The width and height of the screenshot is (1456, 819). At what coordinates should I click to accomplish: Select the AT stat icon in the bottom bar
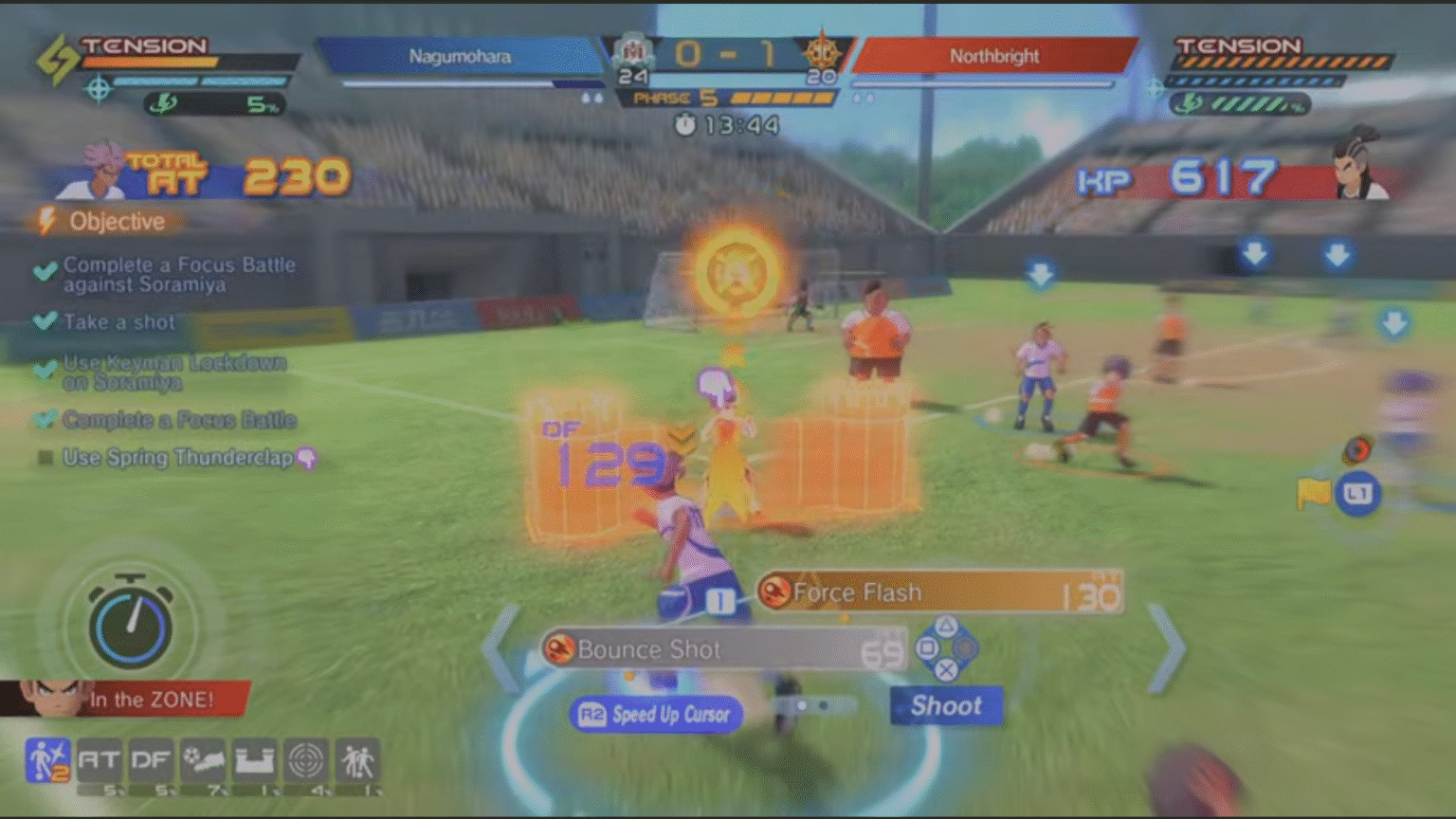100,758
